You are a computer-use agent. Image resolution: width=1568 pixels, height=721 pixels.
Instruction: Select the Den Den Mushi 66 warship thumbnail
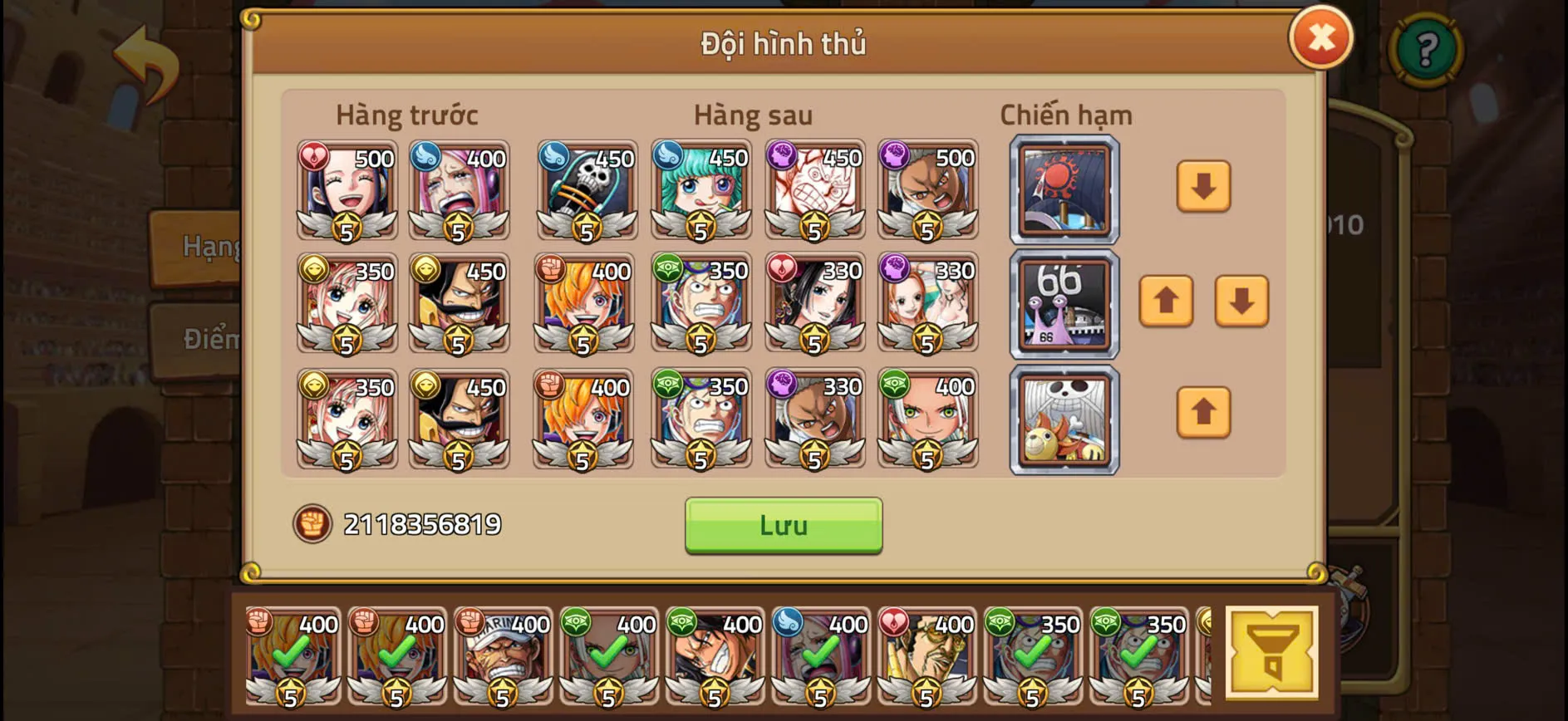(1063, 305)
